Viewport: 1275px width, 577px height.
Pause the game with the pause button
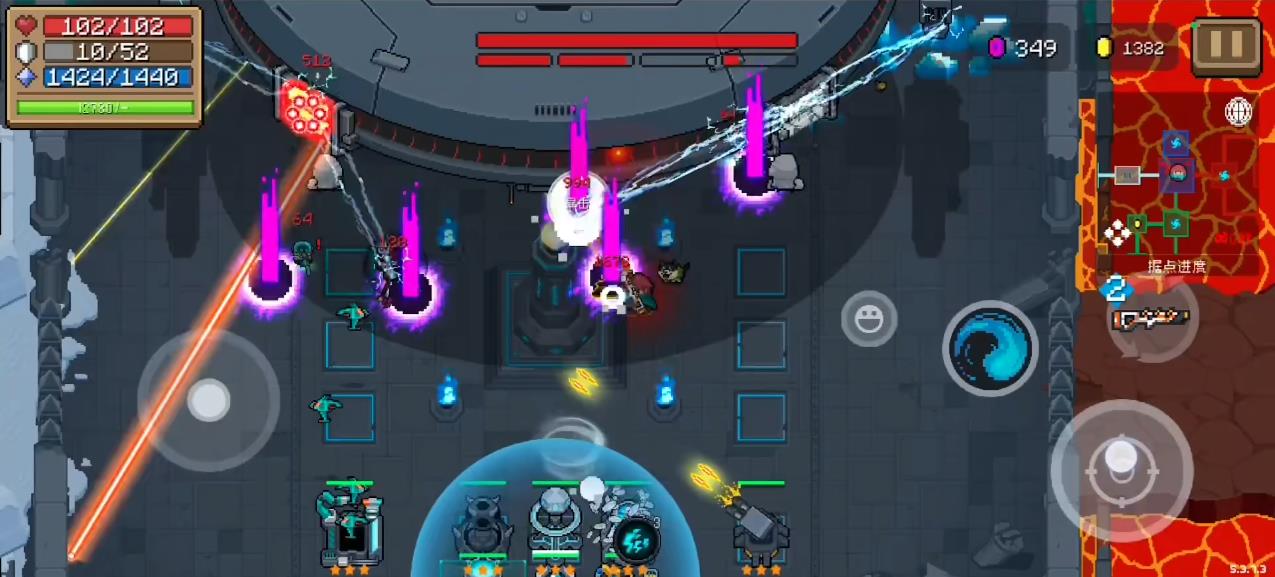1226,43
